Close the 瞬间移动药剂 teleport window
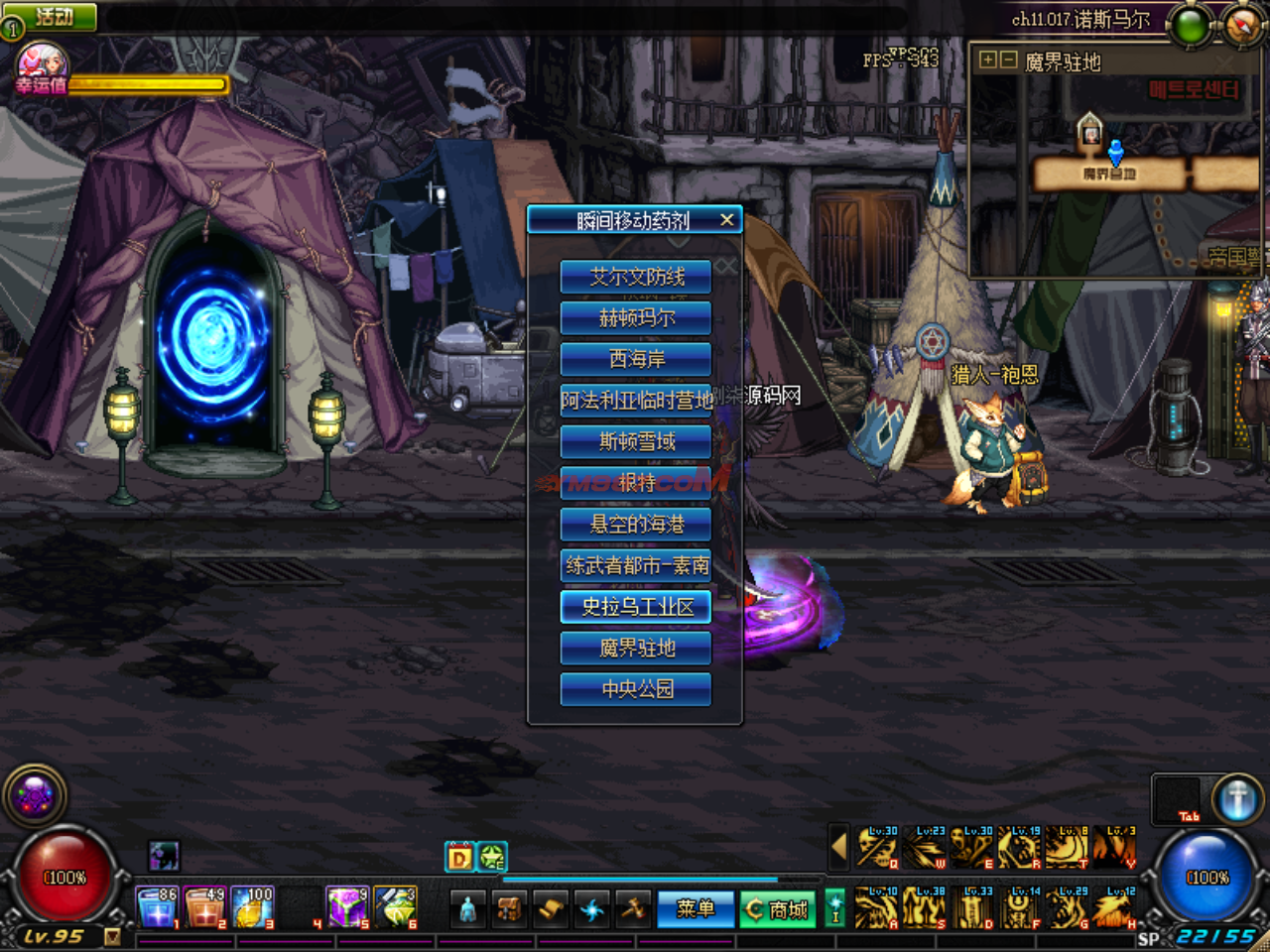 coord(727,220)
